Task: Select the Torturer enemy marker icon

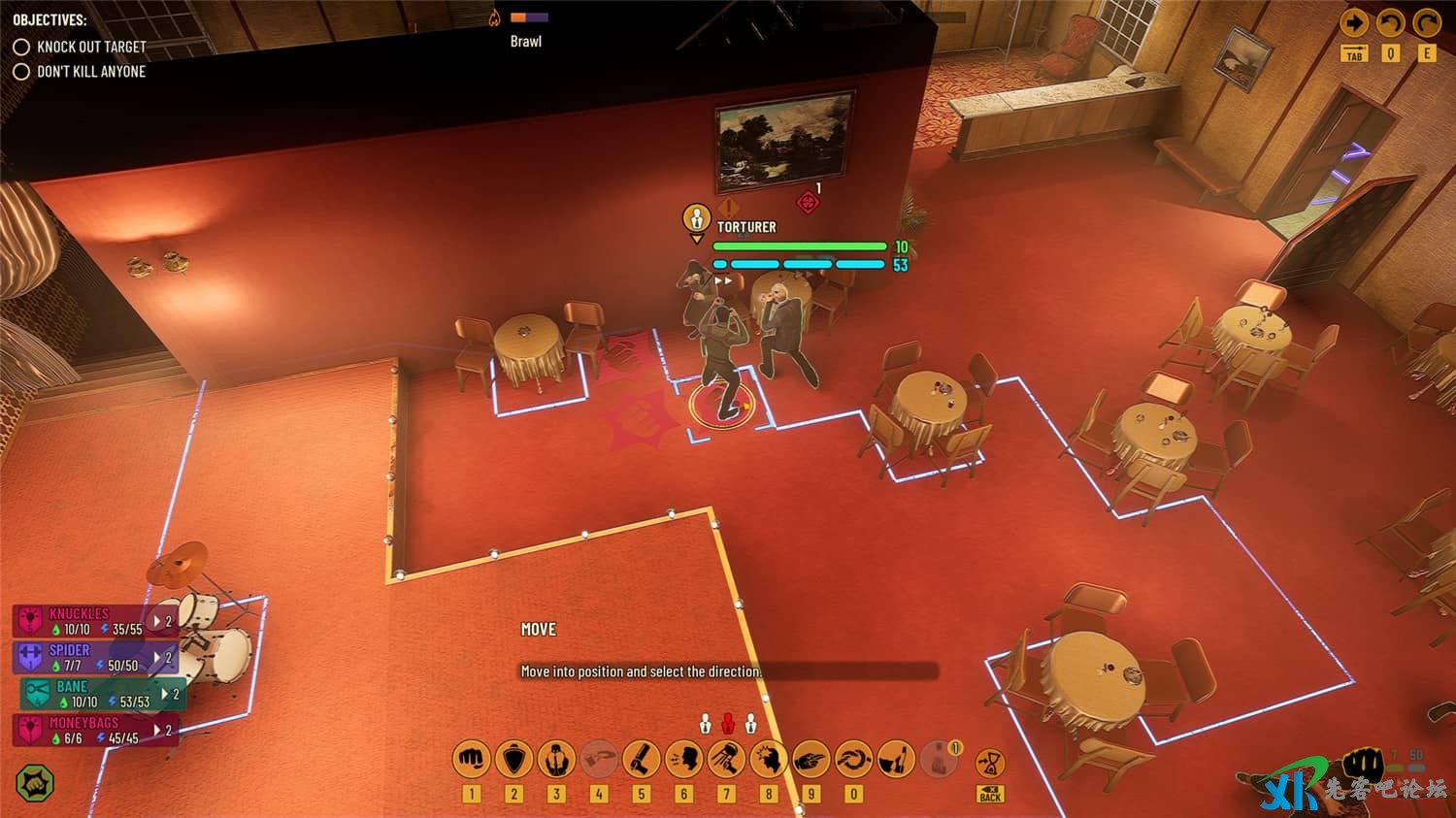Action: [696, 219]
